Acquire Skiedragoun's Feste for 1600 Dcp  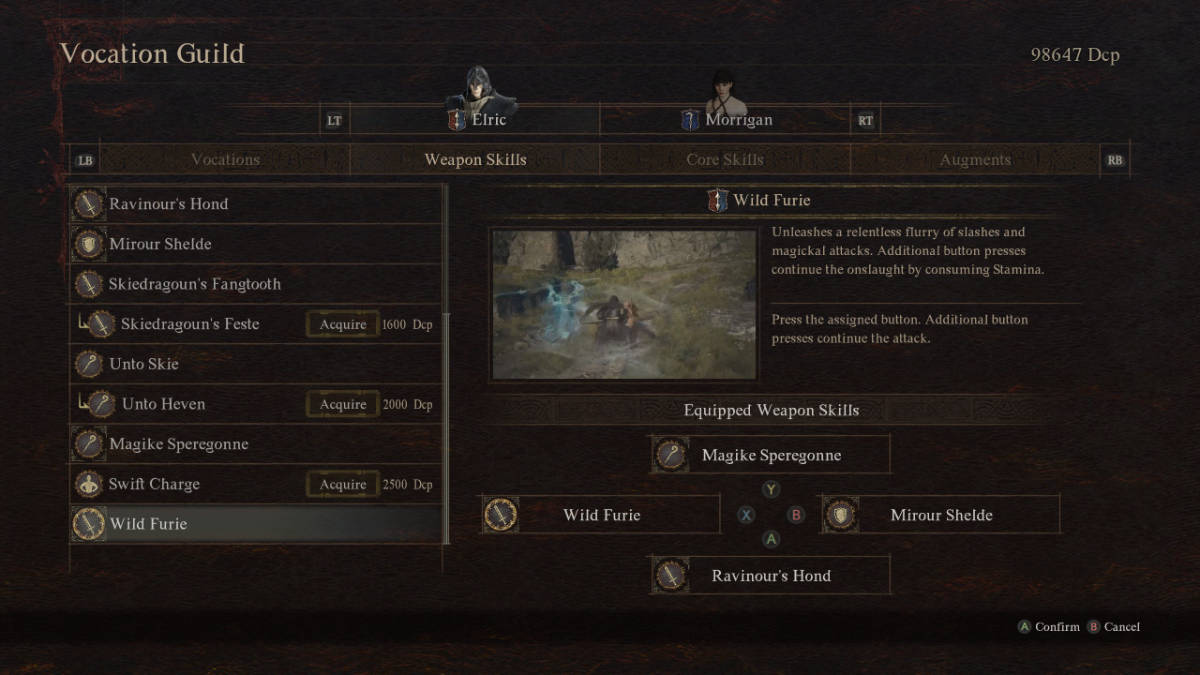[x=343, y=324]
